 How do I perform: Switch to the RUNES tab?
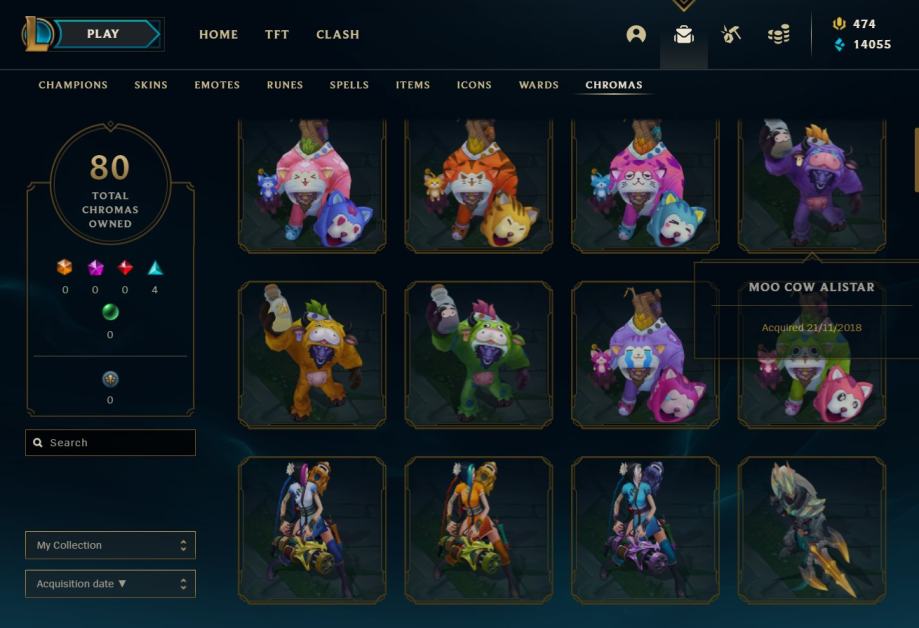tap(285, 85)
